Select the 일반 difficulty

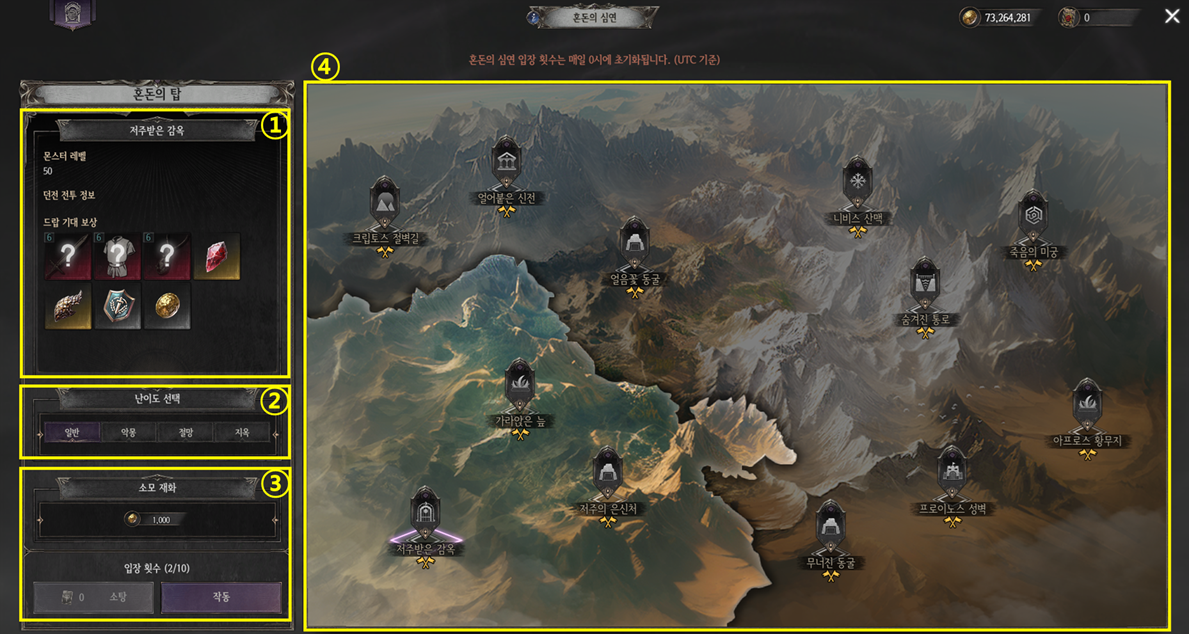pos(71,433)
